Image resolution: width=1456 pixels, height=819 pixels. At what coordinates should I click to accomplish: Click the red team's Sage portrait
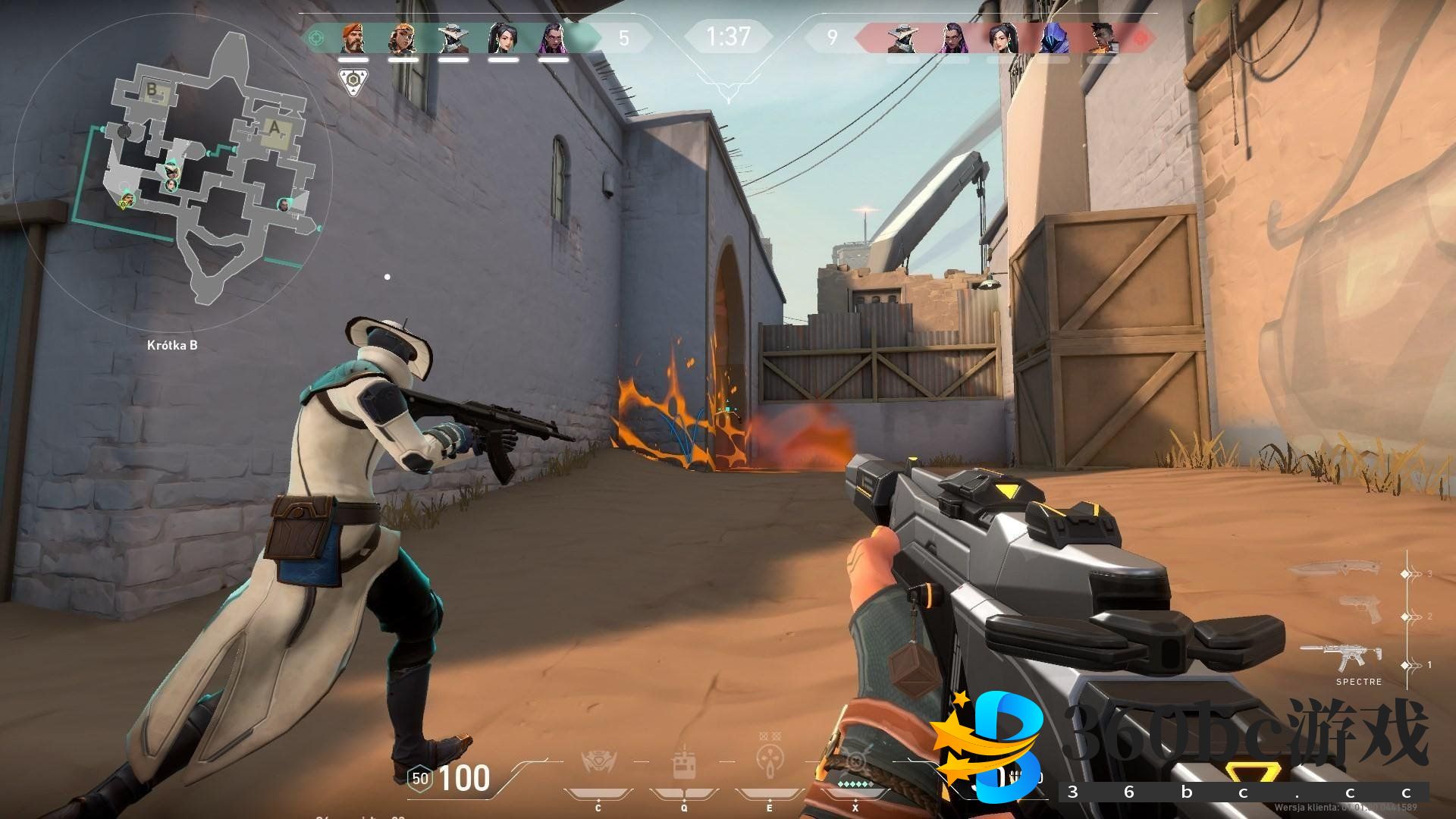click(x=1003, y=38)
